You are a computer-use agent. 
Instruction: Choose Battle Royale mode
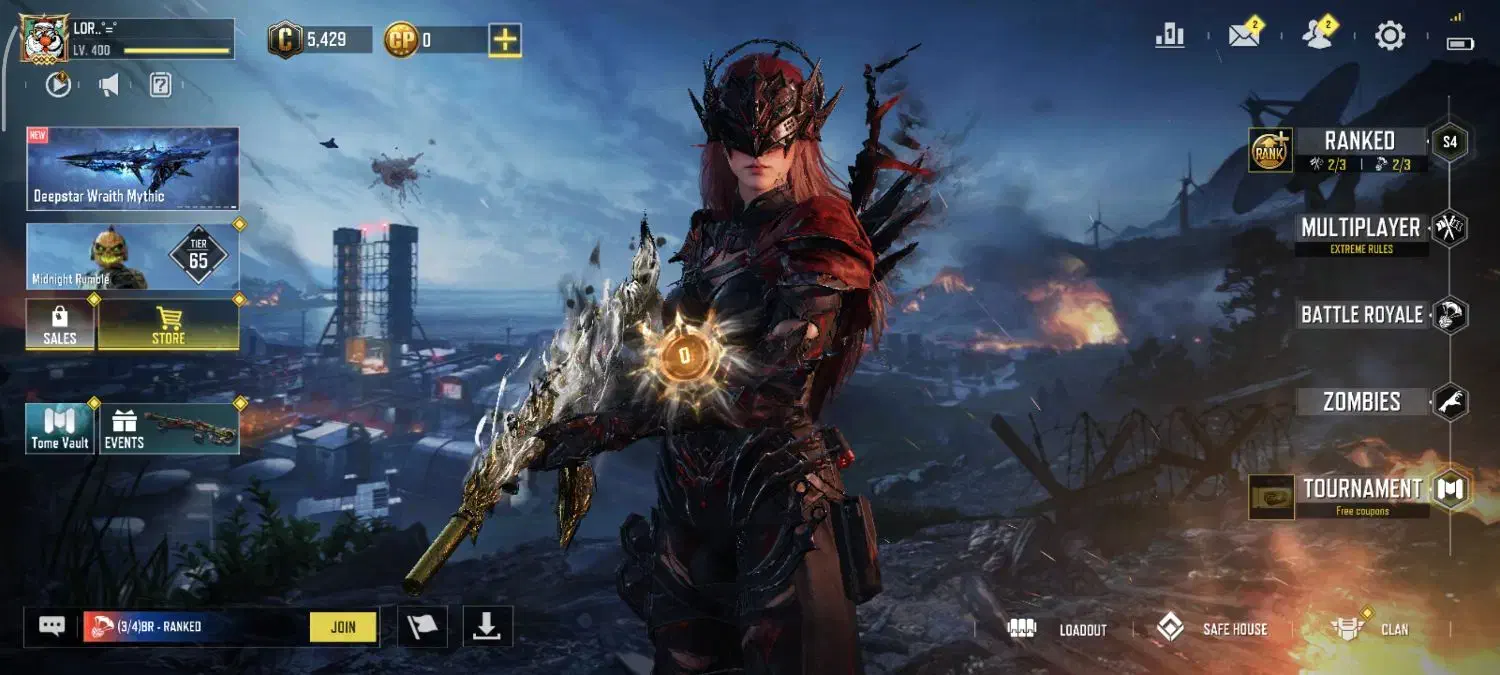click(1361, 315)
